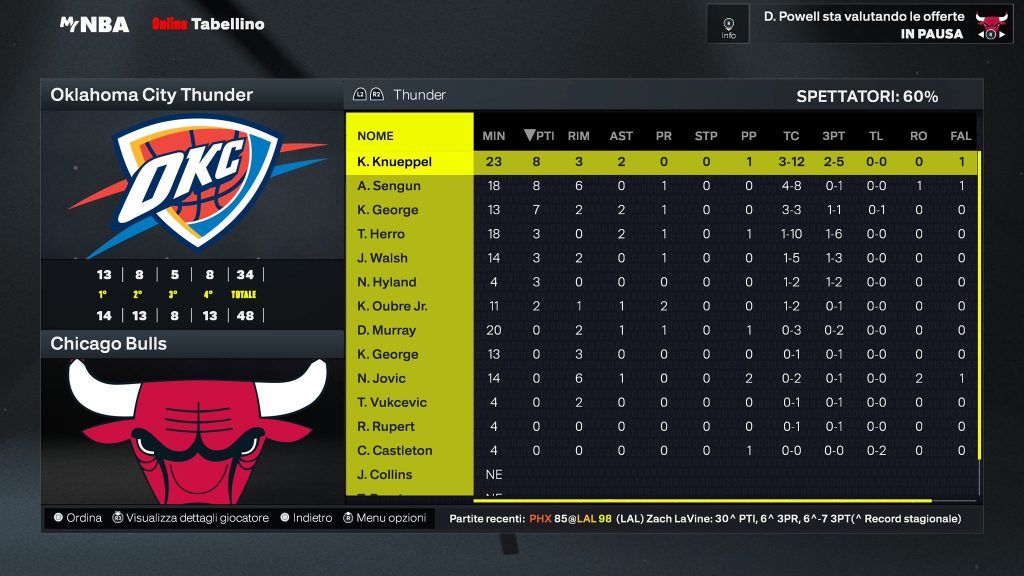The height and width of the screenshot is (576, 1024).
Task: Click the NOME column header
Action: pyautogui.click(x=375, y=136)
